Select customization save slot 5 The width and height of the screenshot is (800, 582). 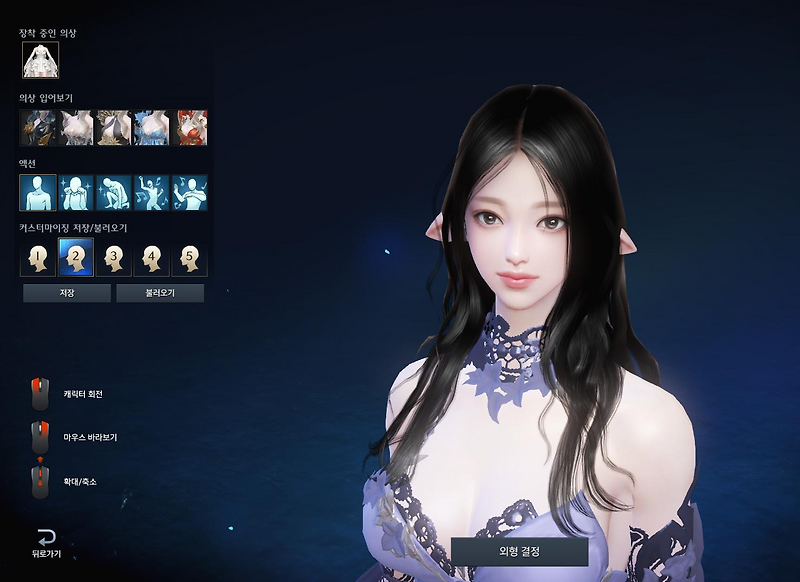point(190,258)
